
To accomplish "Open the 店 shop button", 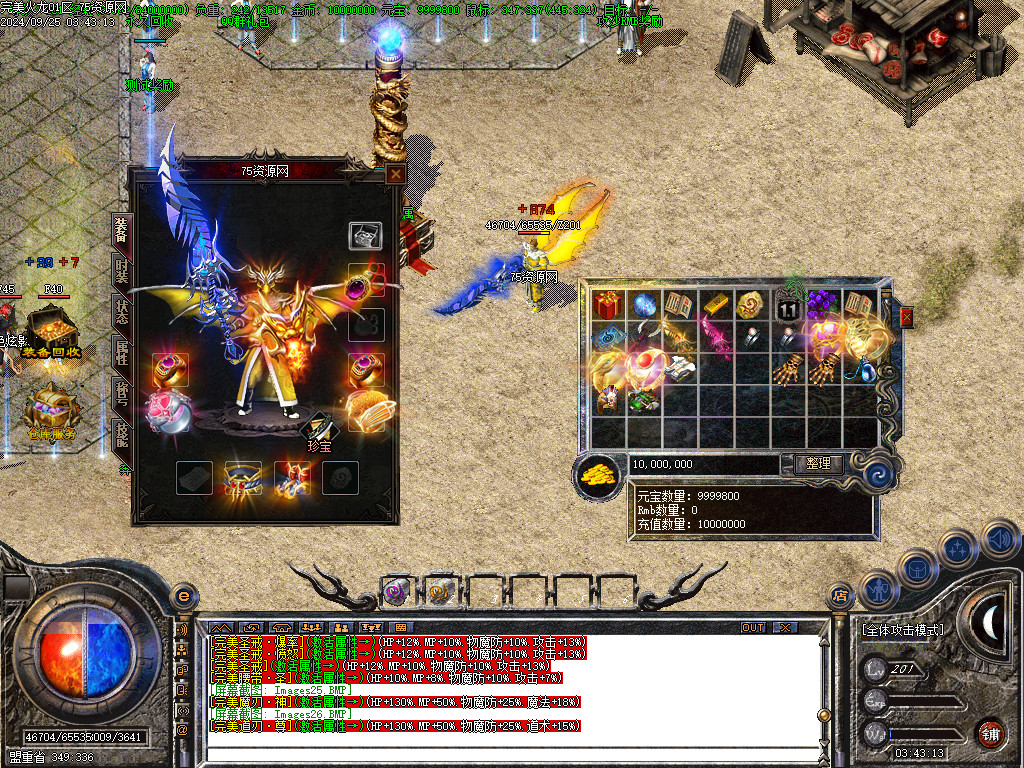I will (840, 596).
